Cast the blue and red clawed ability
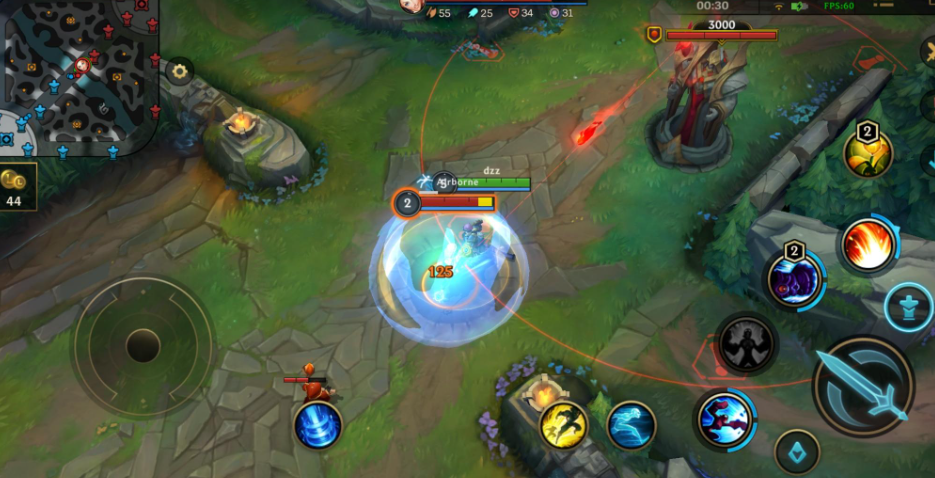This screenshot has height=478, width=935. [x=725, y=419]
